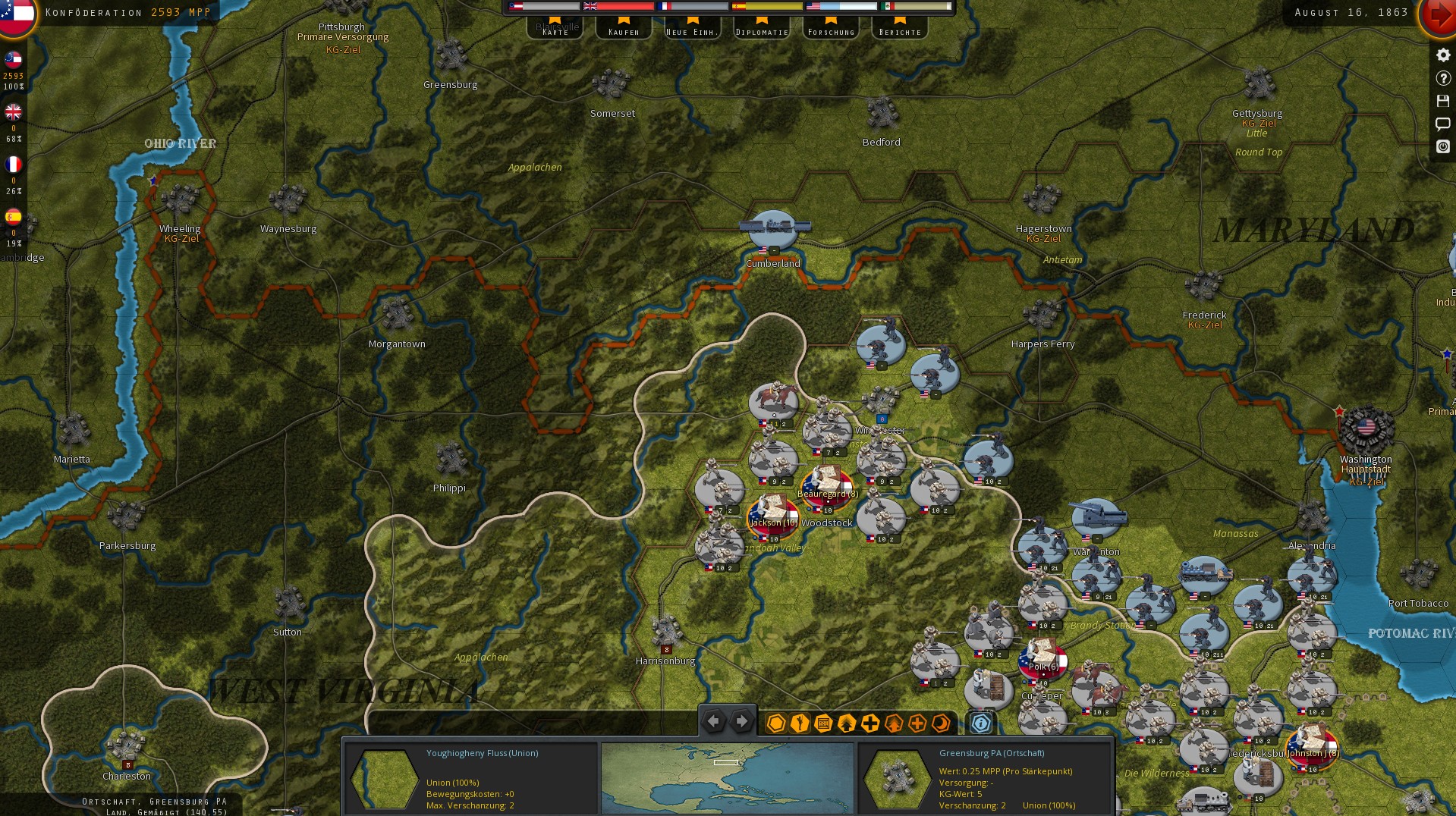This screenshot has width=1456, height=816.
Task: Save the game with the floppy disk icon
Action: coord(1442,101)
